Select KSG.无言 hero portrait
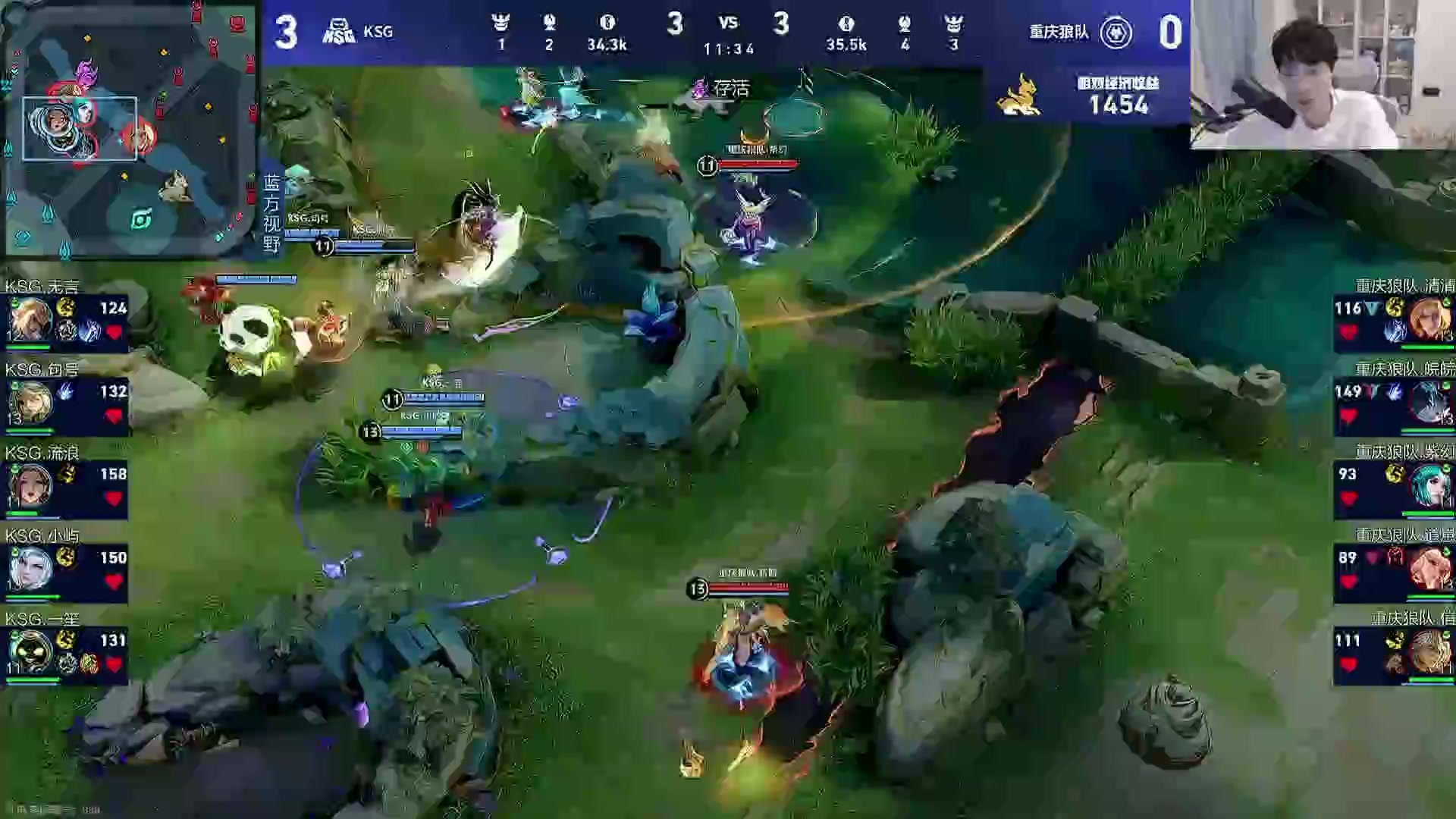The image size is (1456, 819). tap(30, 318)
